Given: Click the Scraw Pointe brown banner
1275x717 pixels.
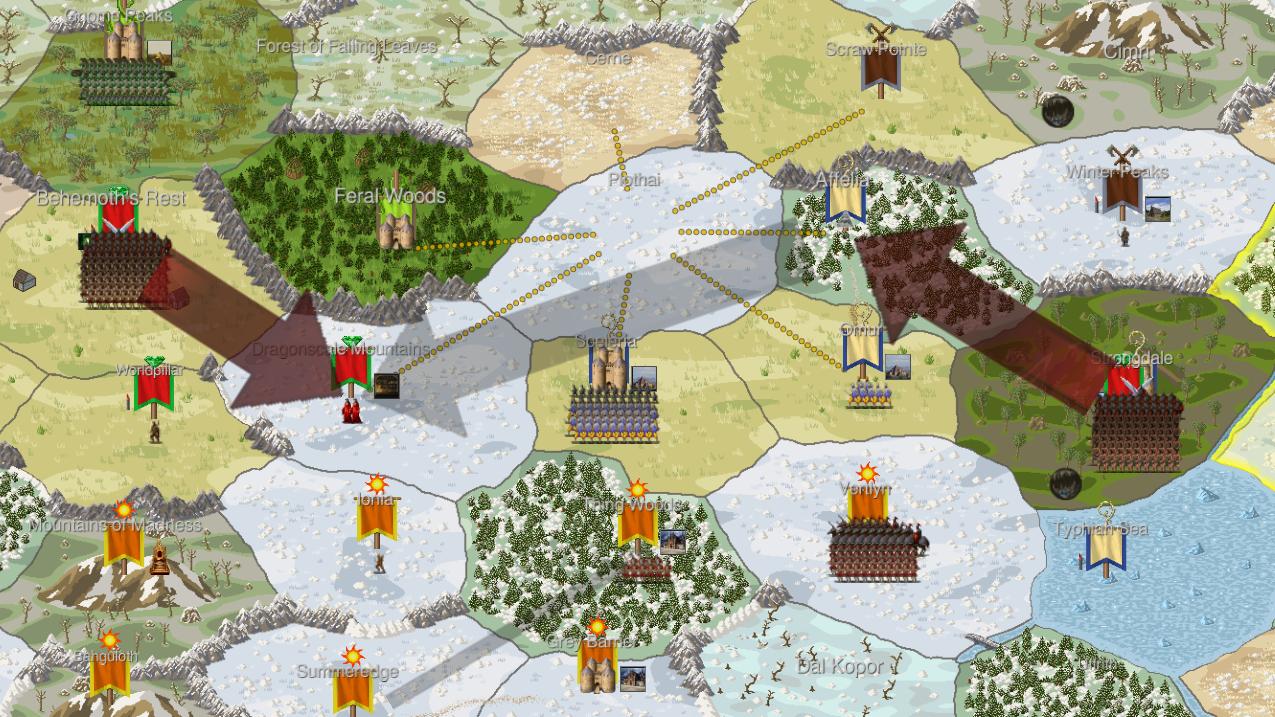Looking at the screenshot, I should (880, 67).
